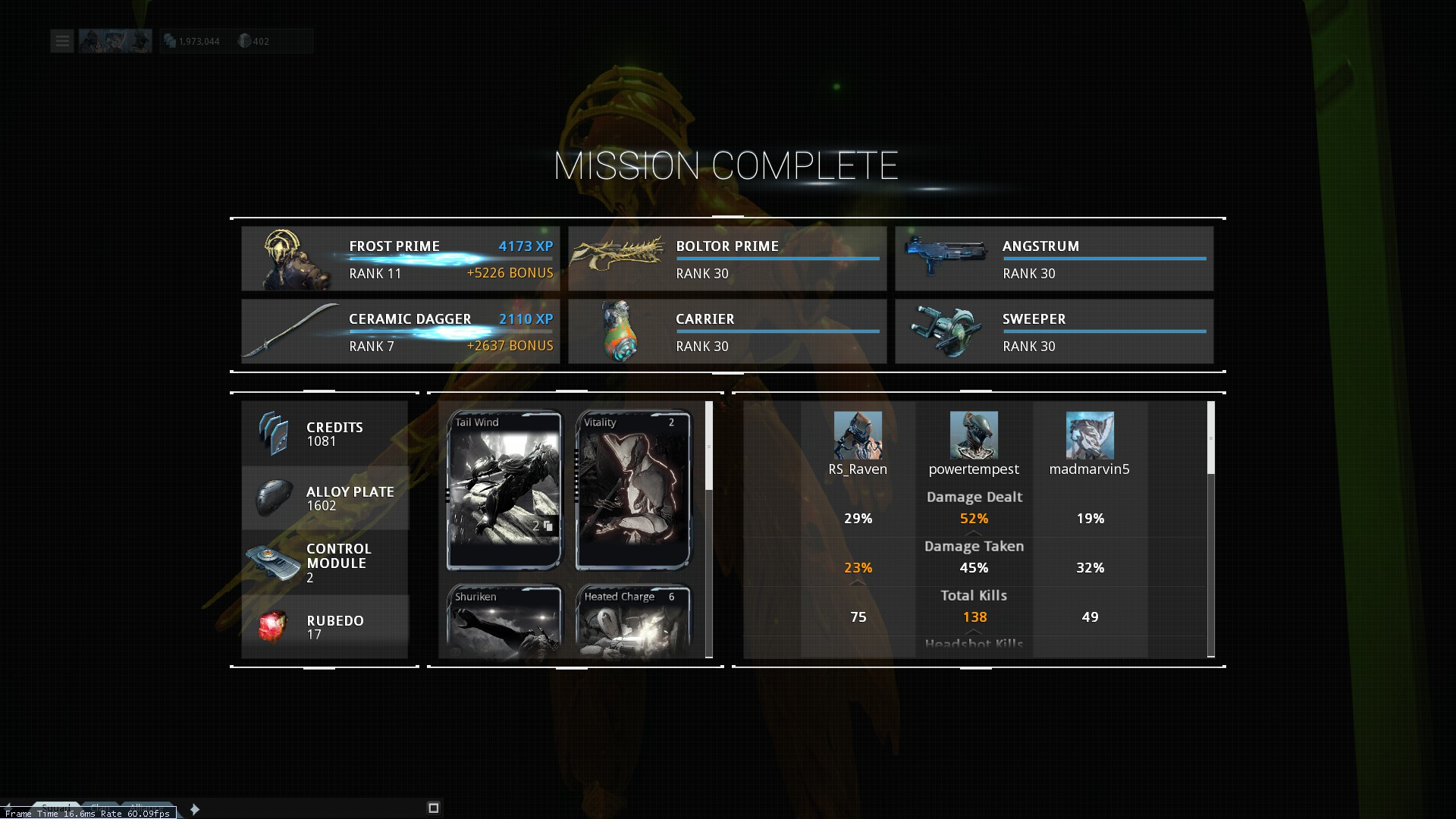
Task: Choose the Control Module reward row
Action: [x=325, y=563]
